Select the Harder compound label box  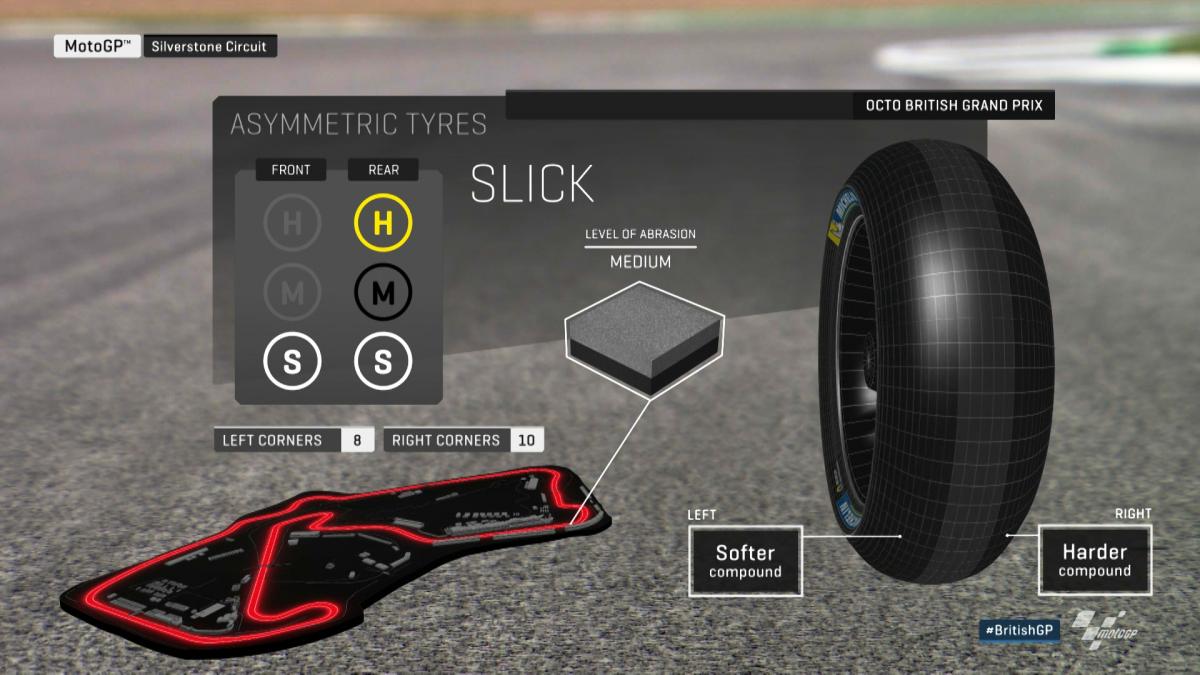click(x=1094, y=561)
